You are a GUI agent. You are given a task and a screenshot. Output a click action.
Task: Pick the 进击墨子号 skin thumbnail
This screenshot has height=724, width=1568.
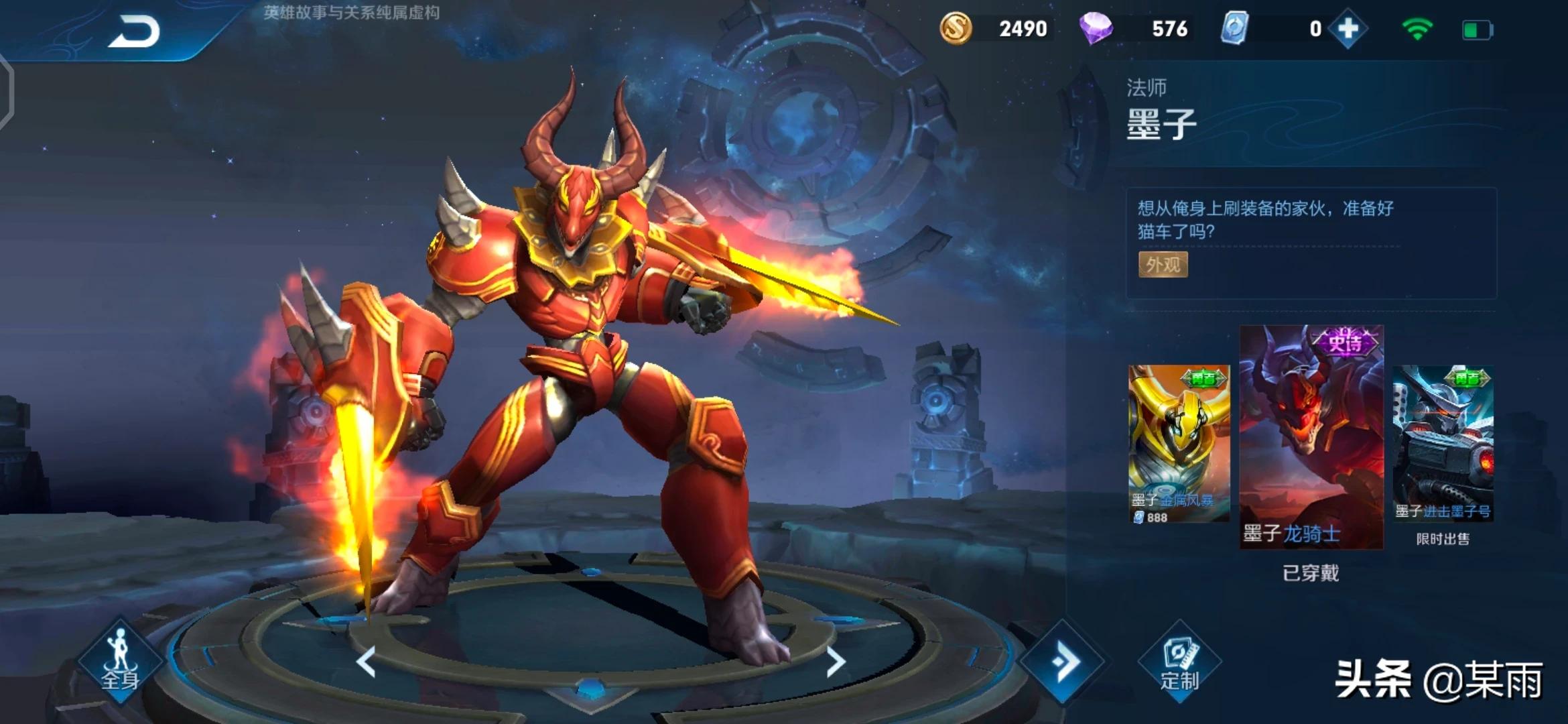[1443, 442]
